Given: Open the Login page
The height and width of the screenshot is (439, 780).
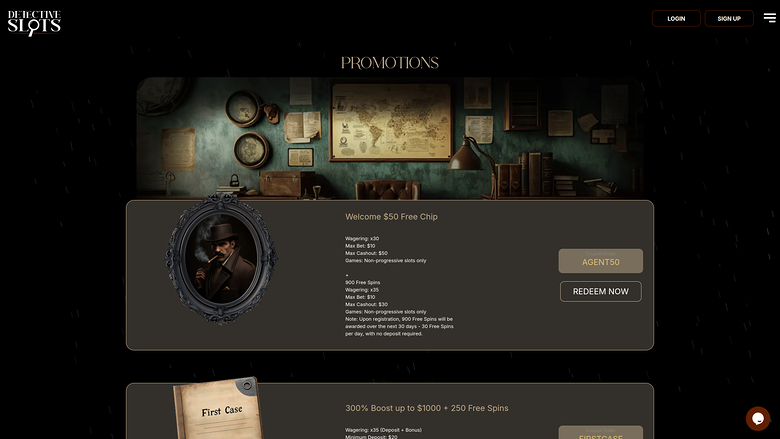Looking at the screenshot, I should tap(676, 18).
